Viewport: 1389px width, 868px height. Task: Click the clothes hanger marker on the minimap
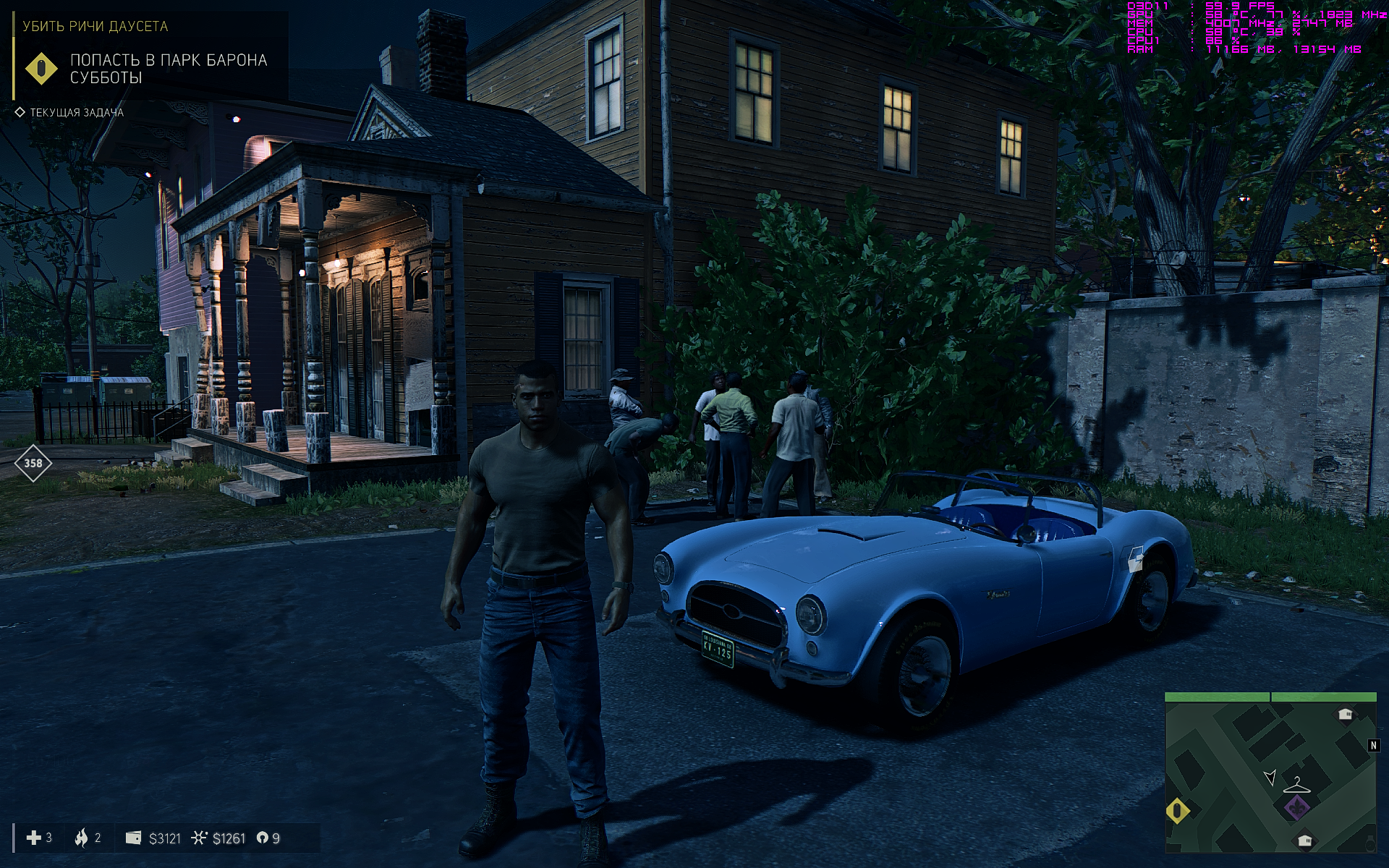(x=1296, y=785)
